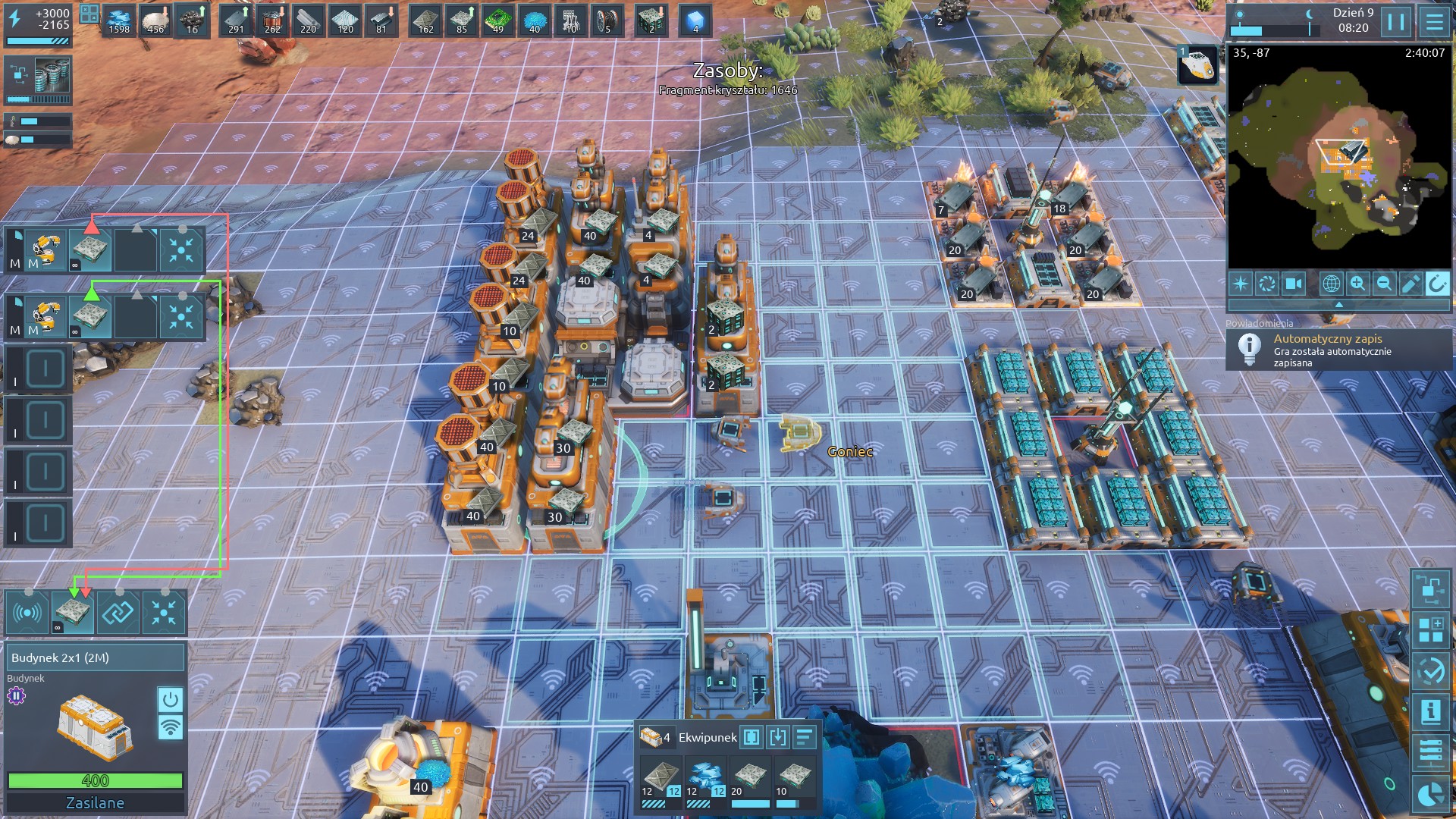Image resolution: width=1456 pixels, height=819 pixels.
Task: Select the Budynek 2x1 (2M) name field
Action: 96,657
